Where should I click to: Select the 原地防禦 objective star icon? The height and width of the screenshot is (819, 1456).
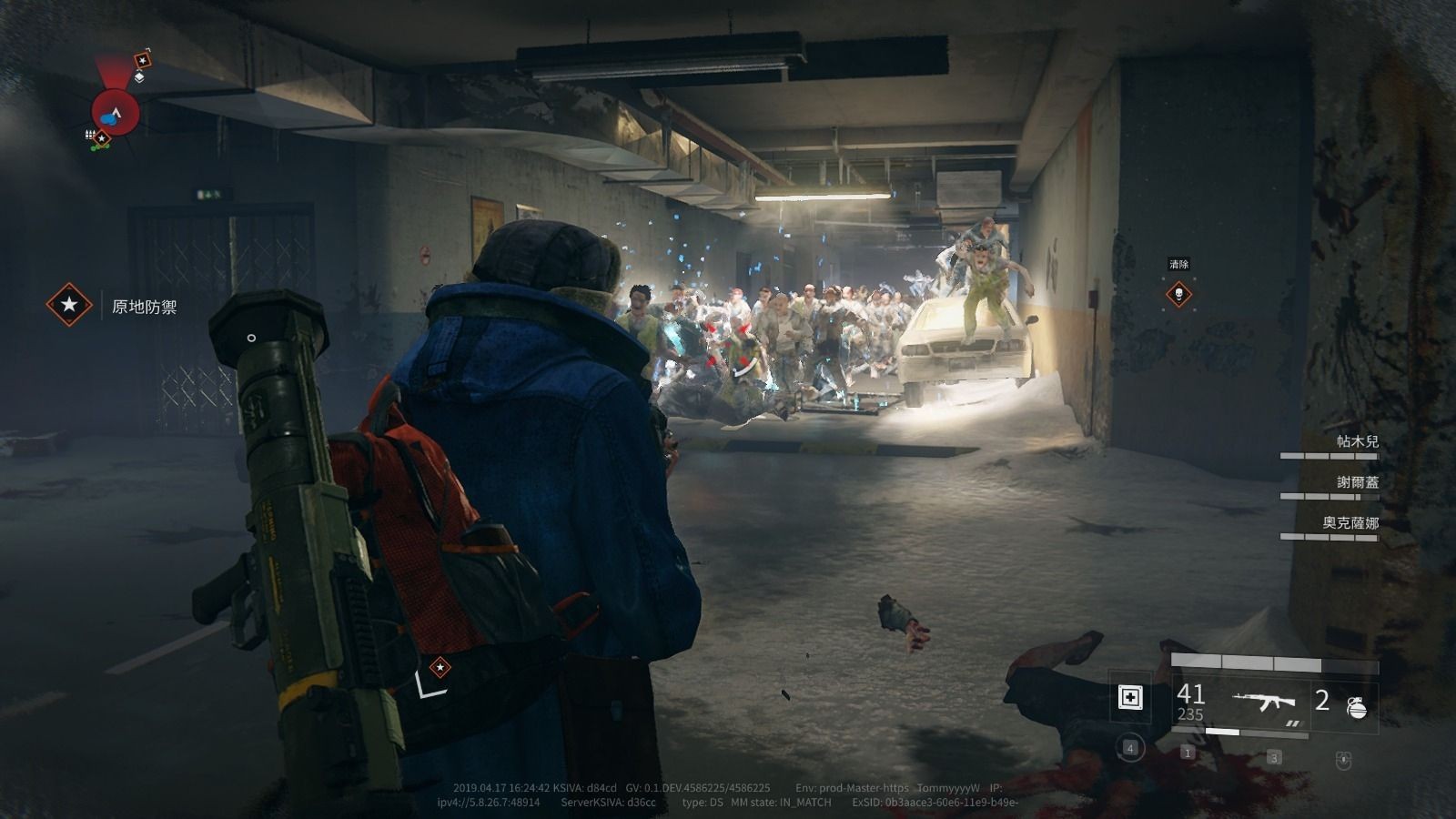69,304
